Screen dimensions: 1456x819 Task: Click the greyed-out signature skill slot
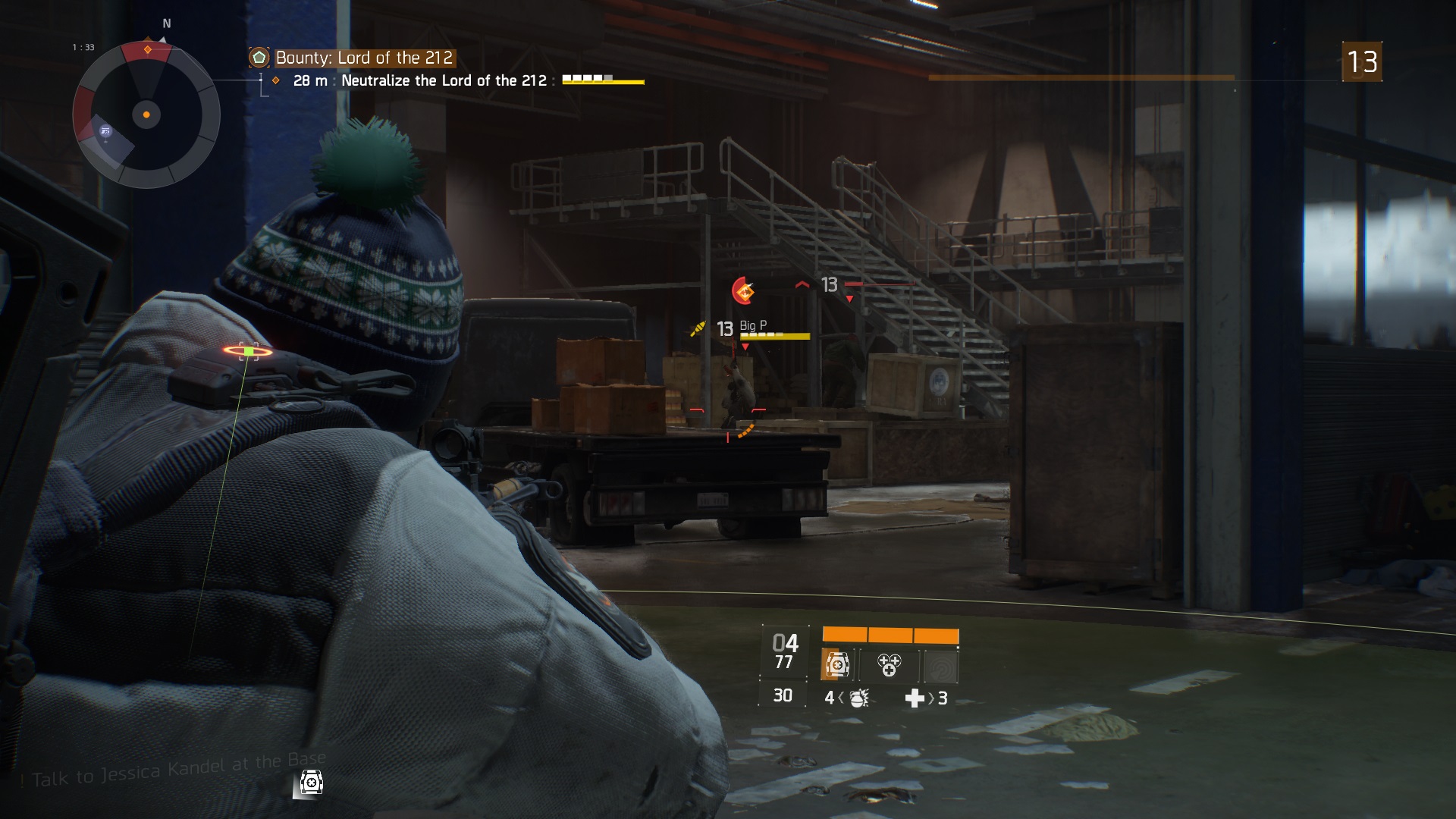[941, 667]
